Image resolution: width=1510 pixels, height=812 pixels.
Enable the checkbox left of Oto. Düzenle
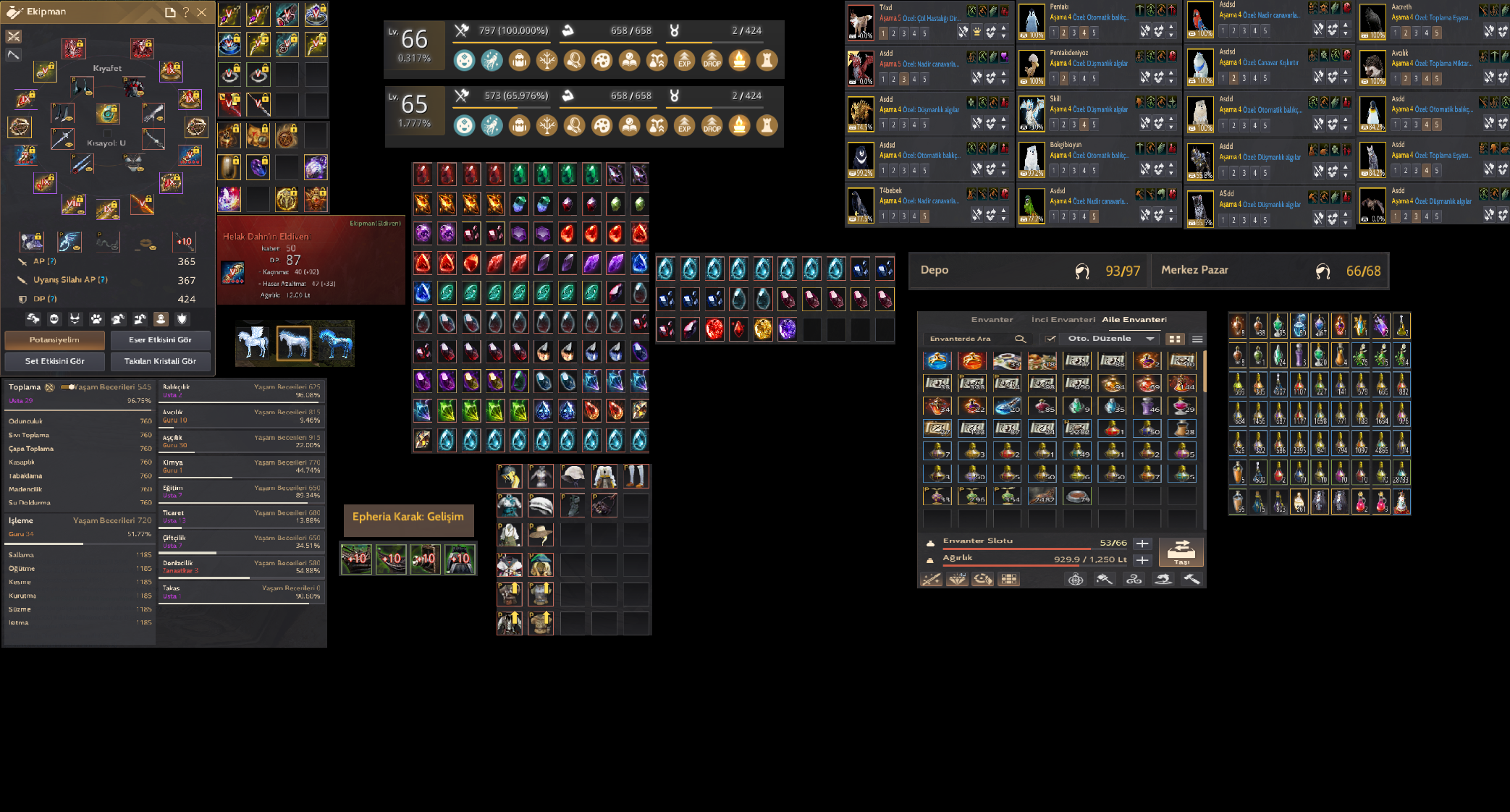tap(1050, 339)
